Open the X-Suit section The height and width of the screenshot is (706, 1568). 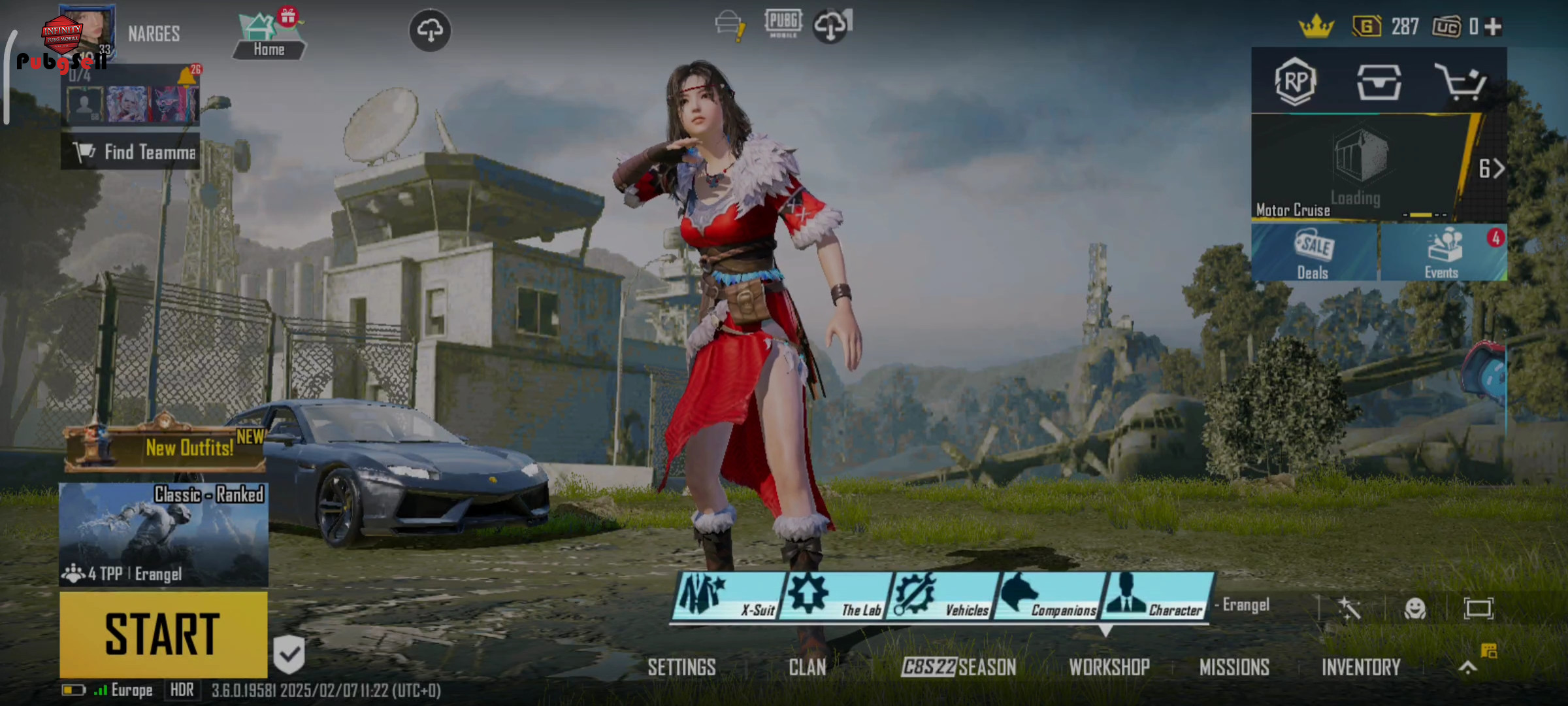728,596
